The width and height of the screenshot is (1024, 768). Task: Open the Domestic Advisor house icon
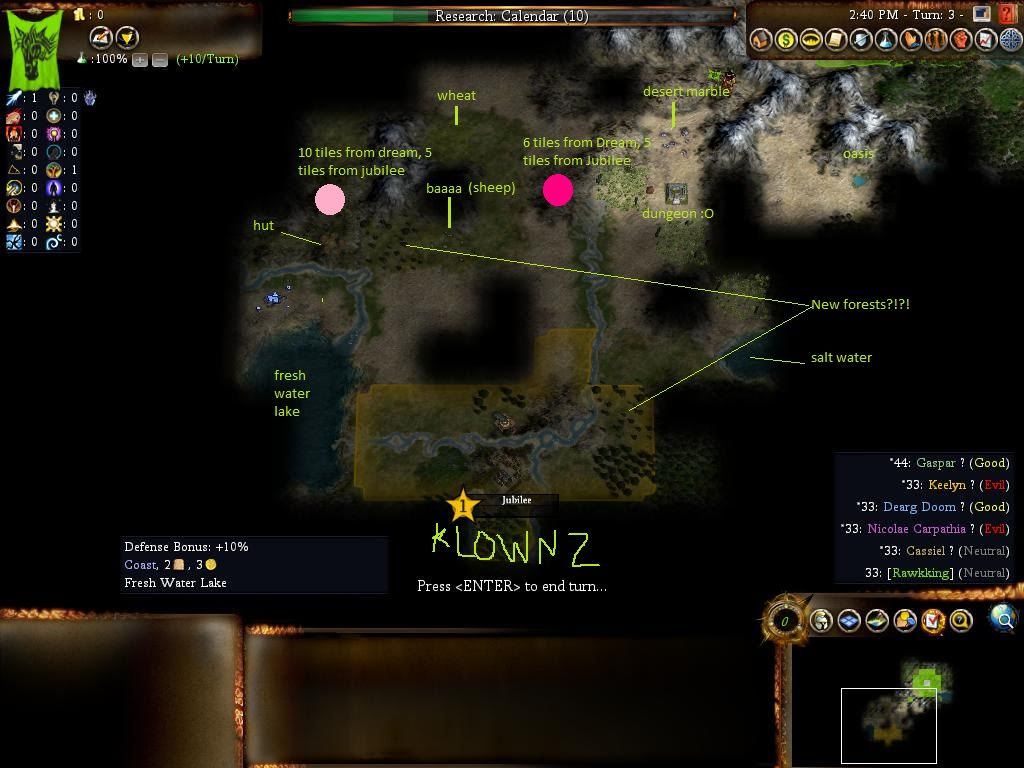761,40
